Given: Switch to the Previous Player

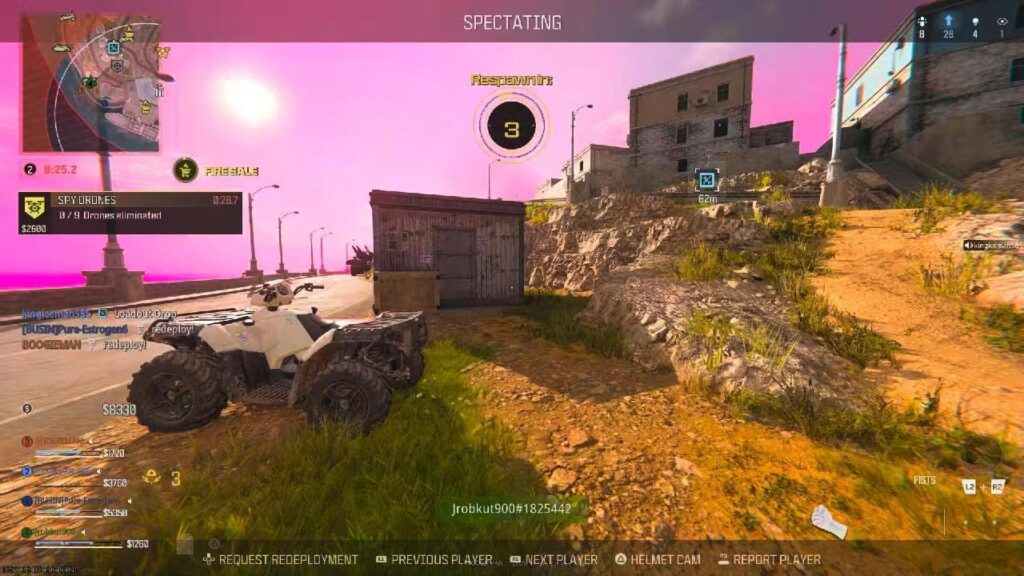Looking at the screenshot, I should pos(434,560).
